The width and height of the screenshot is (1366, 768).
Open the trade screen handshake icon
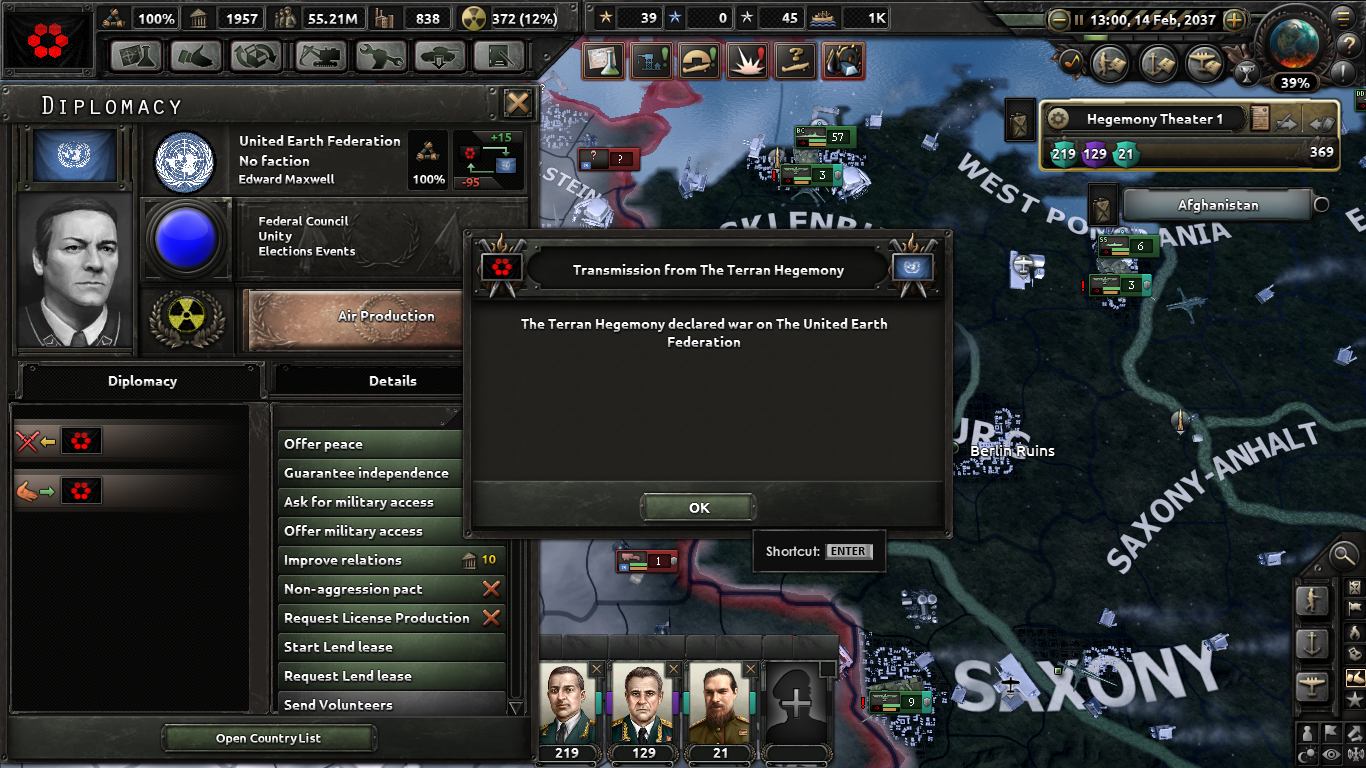tap(198, 56)
